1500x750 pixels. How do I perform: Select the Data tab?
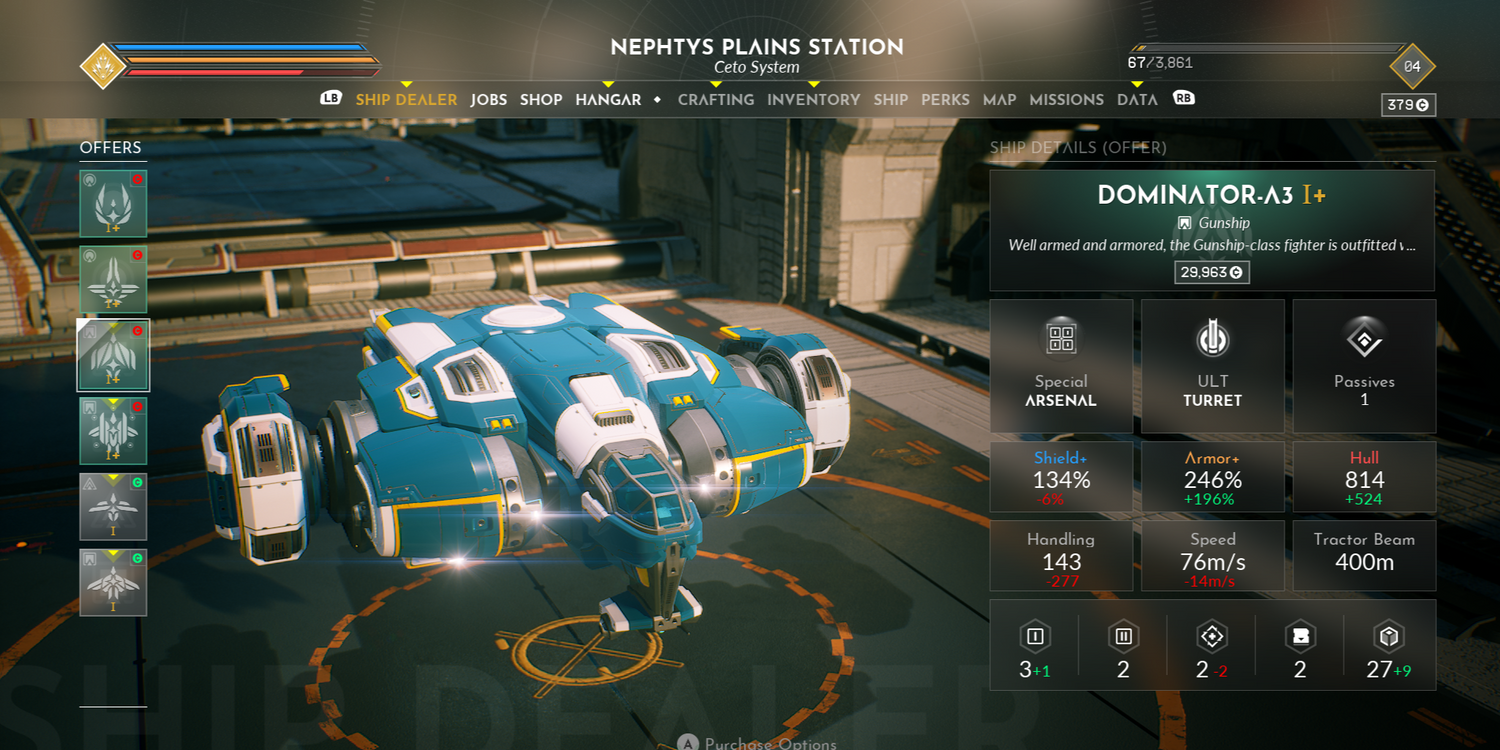click(x=1137, y=100)
